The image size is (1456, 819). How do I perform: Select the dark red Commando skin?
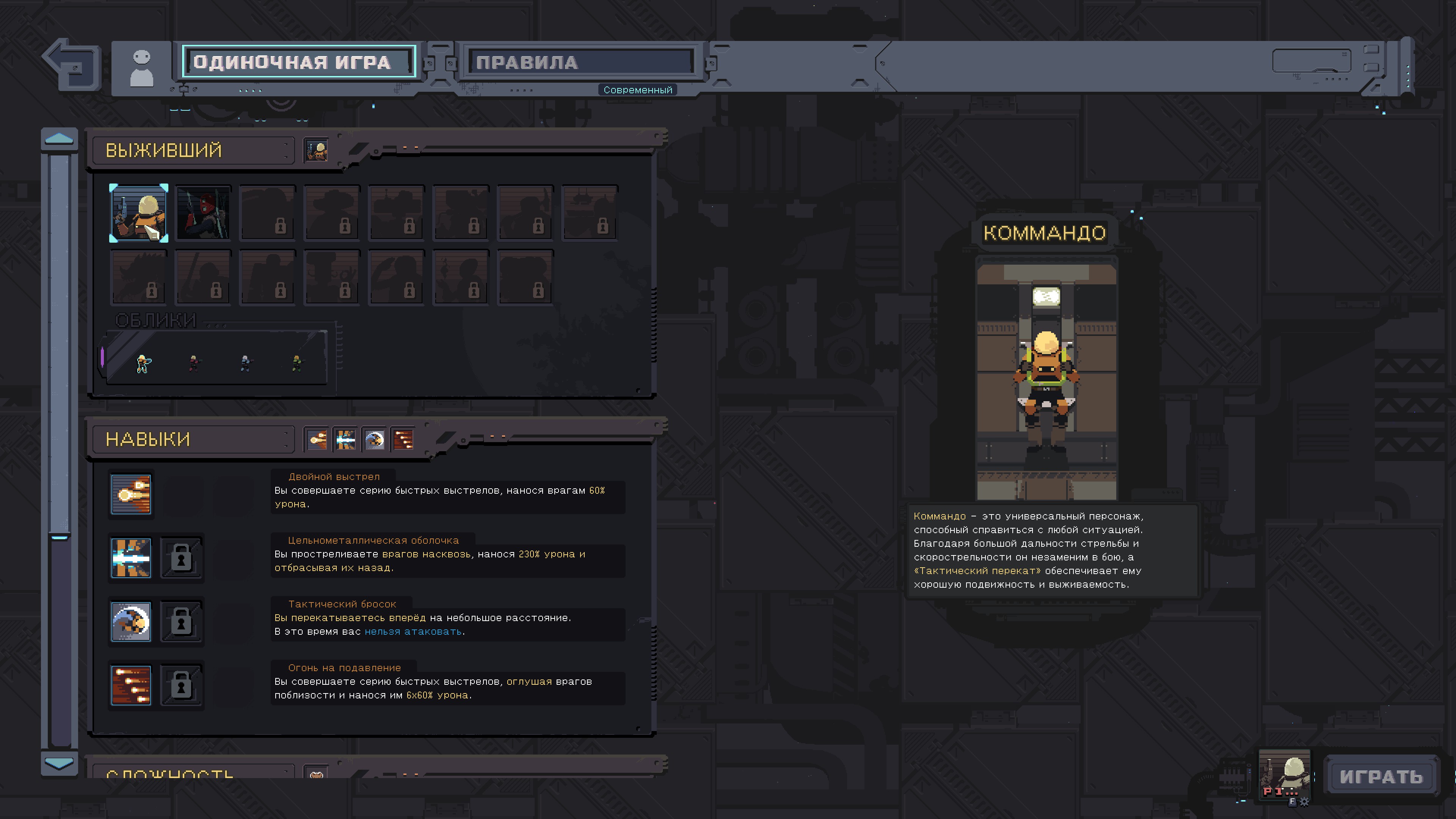194,363
